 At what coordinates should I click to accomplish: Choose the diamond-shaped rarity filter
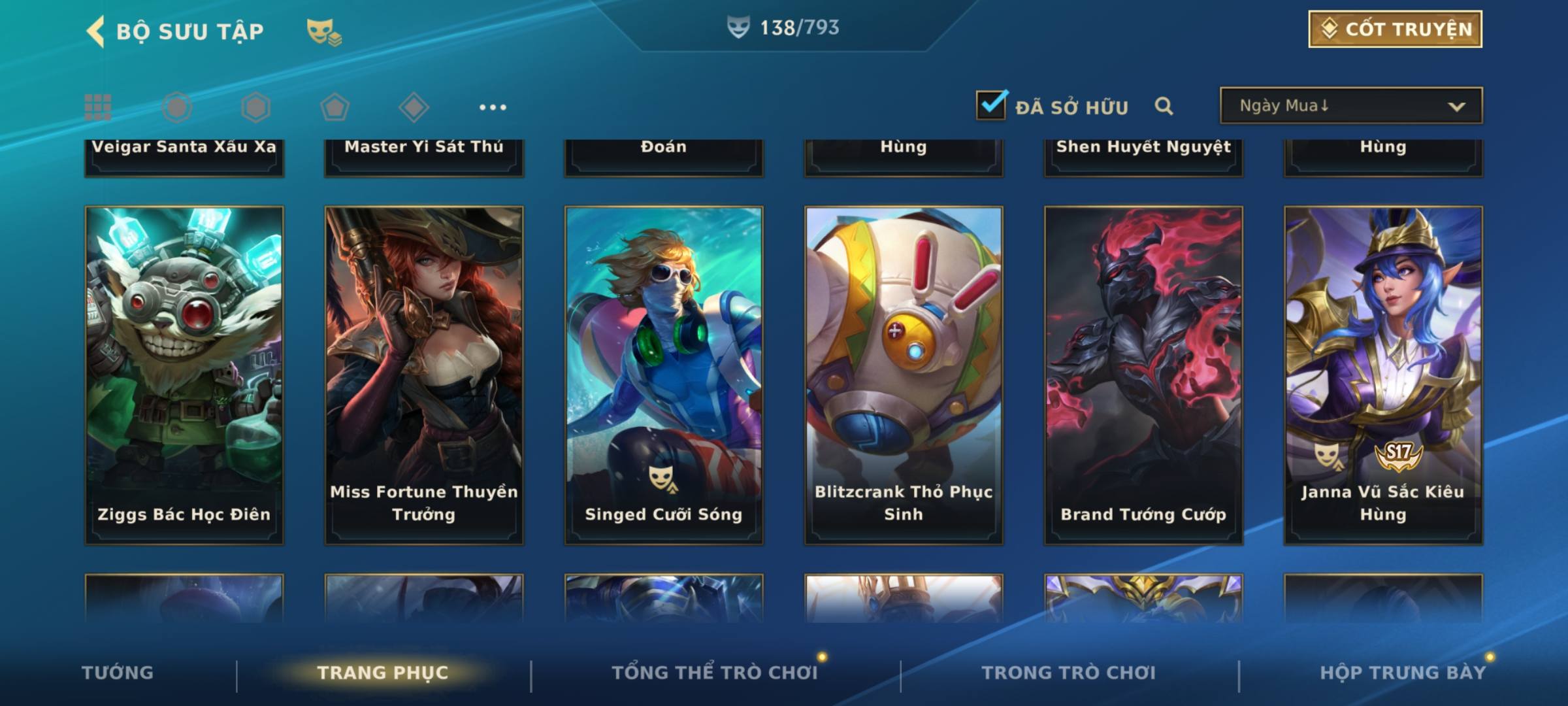(414, 107)
